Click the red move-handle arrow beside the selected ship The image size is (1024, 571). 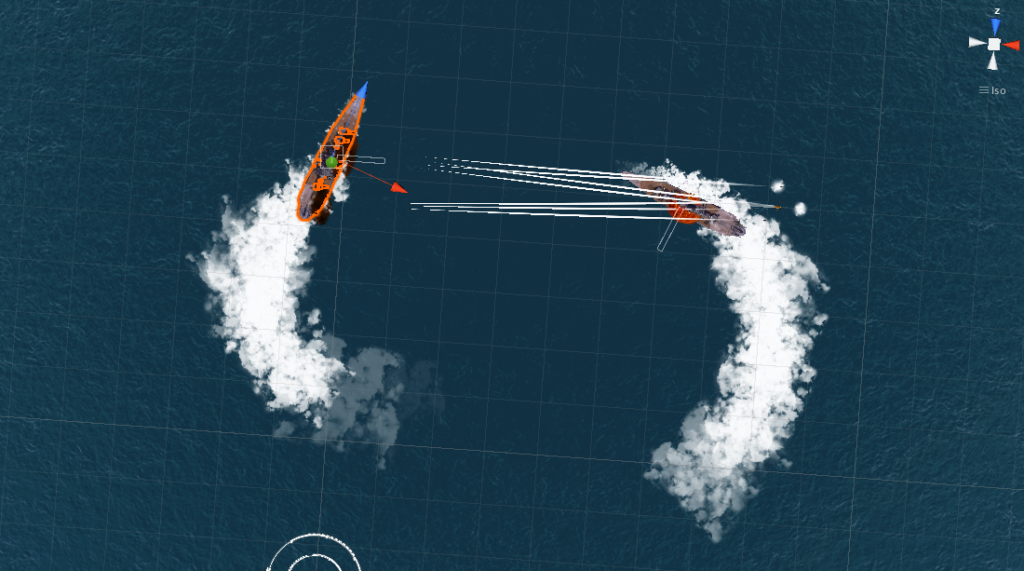[x=398, y=187]
